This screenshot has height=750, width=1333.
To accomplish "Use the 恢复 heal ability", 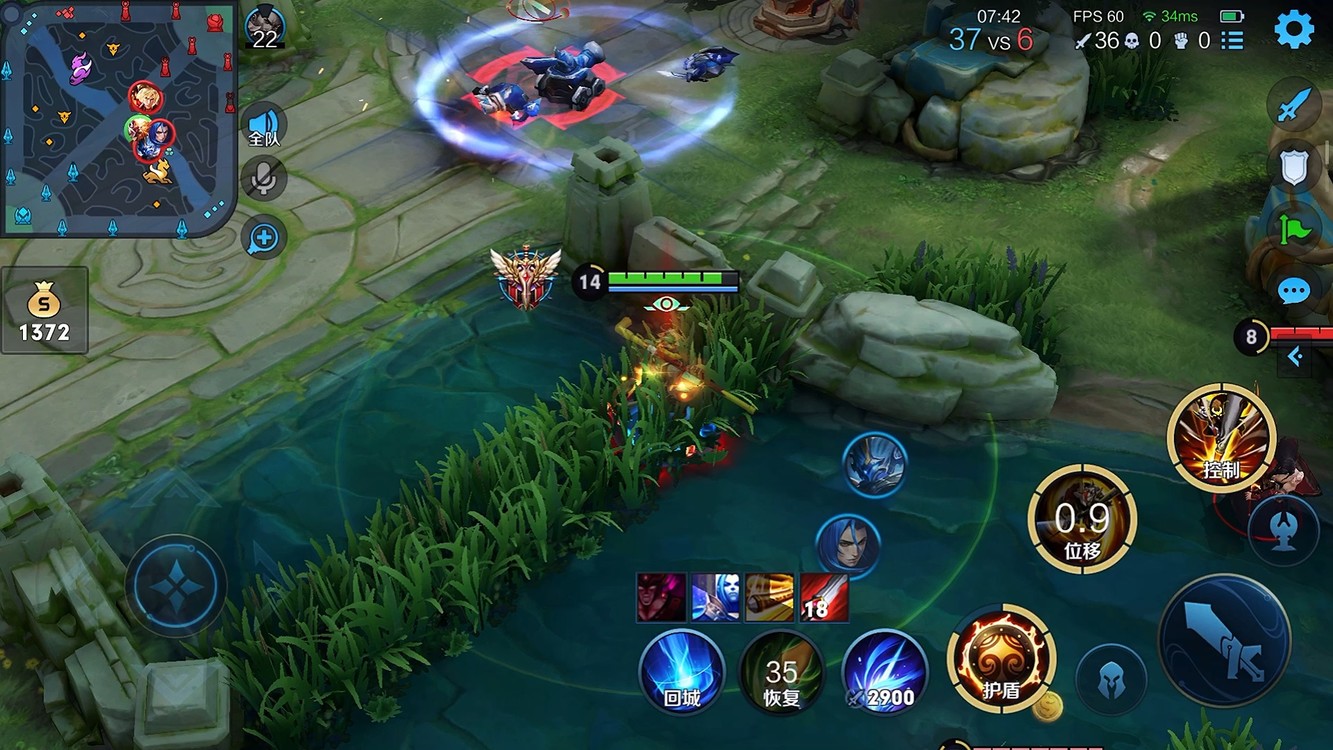I will click(782, 672).
